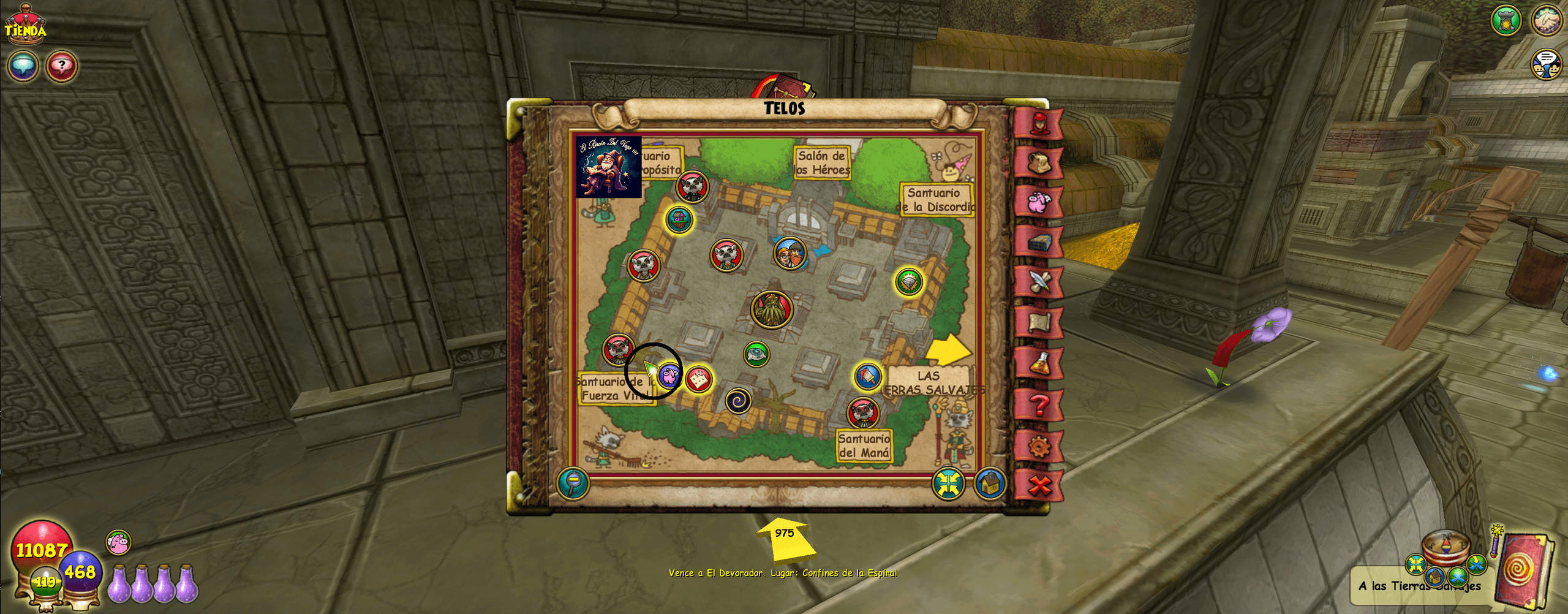Screen dimensions: 1568x614
Task: Zoom out the Telos map with the magnifier
Action: click(573, 483)
